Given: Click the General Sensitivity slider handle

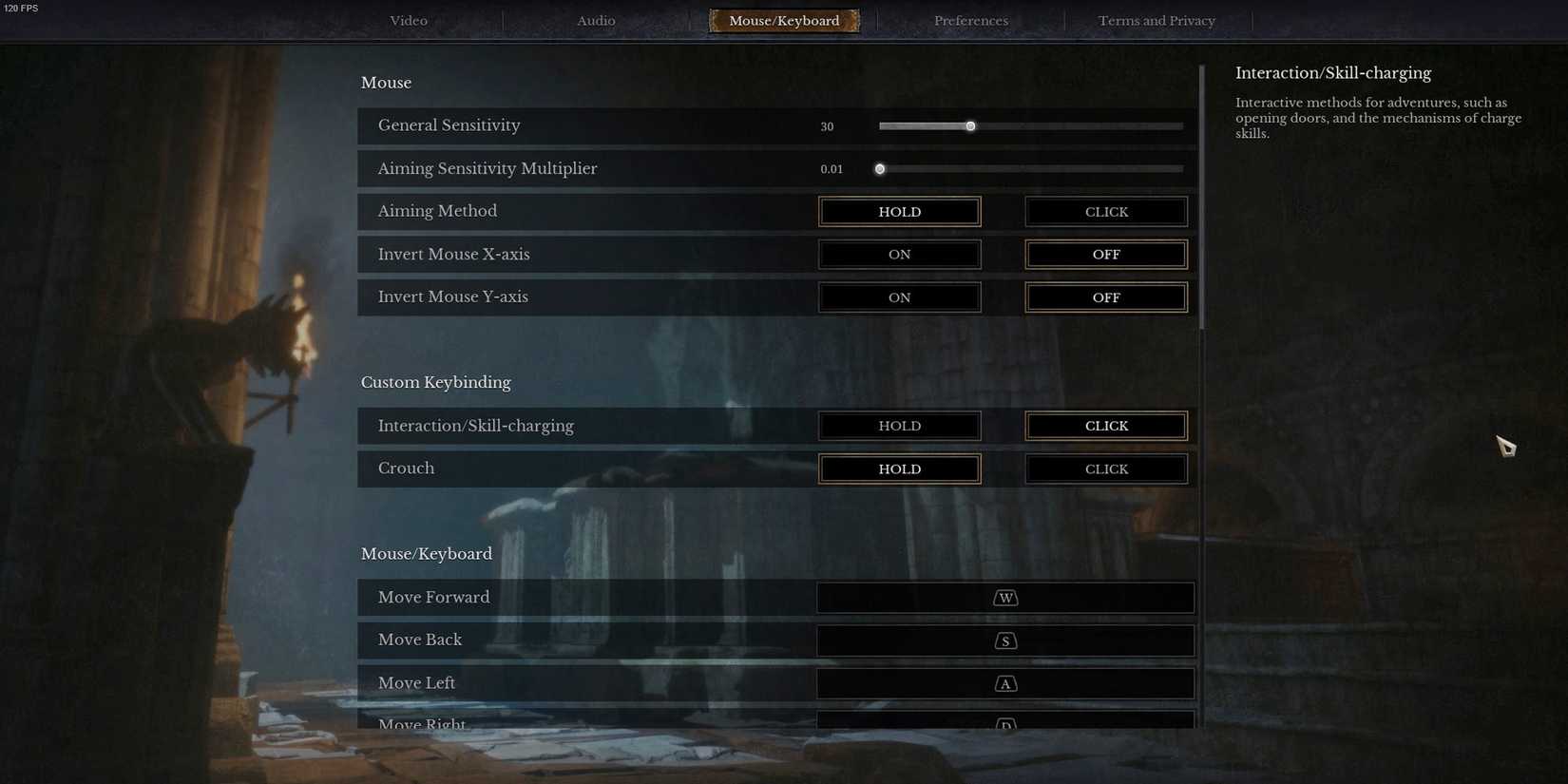Looking at the screenshot, I should [970, 125].
